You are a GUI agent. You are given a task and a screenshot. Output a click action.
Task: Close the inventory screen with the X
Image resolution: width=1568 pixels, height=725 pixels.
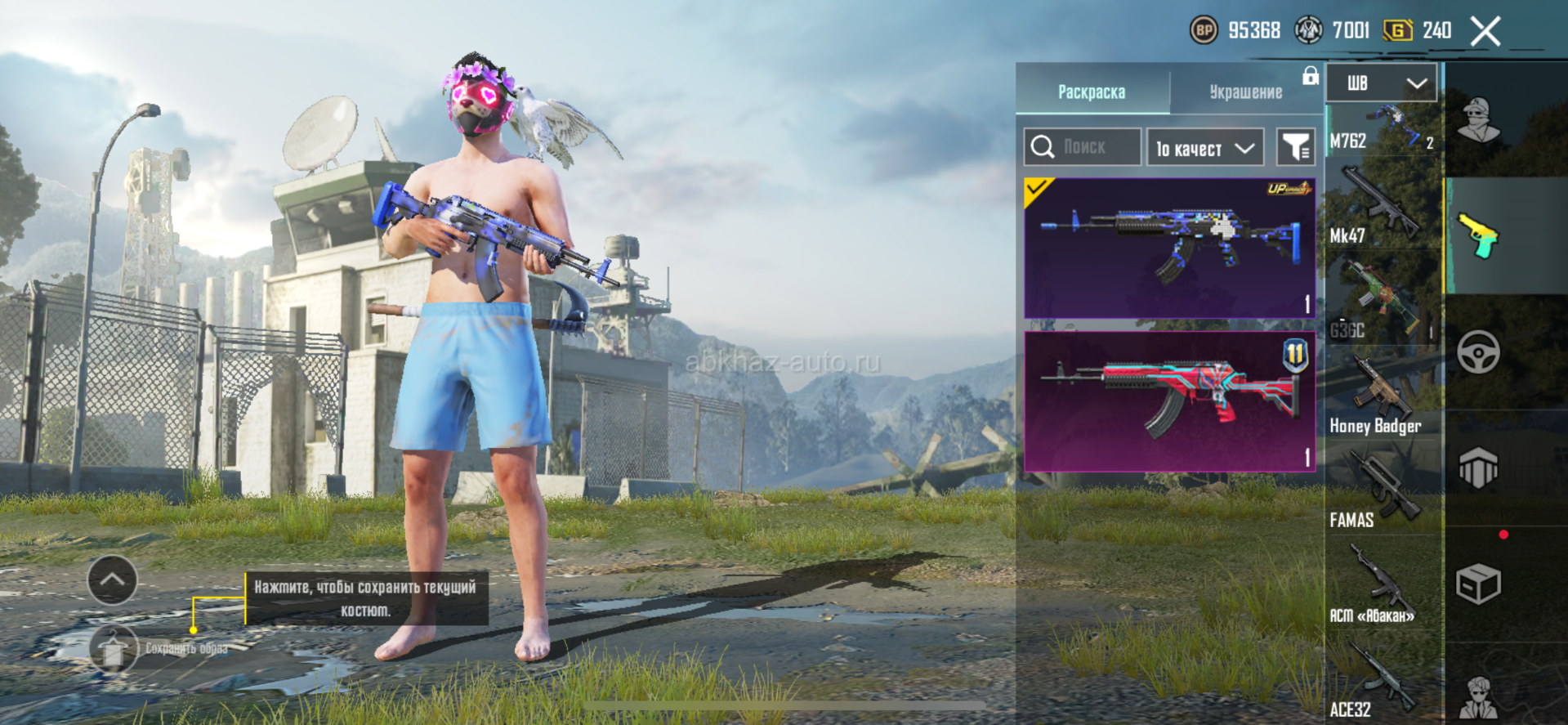[1485, 32]
